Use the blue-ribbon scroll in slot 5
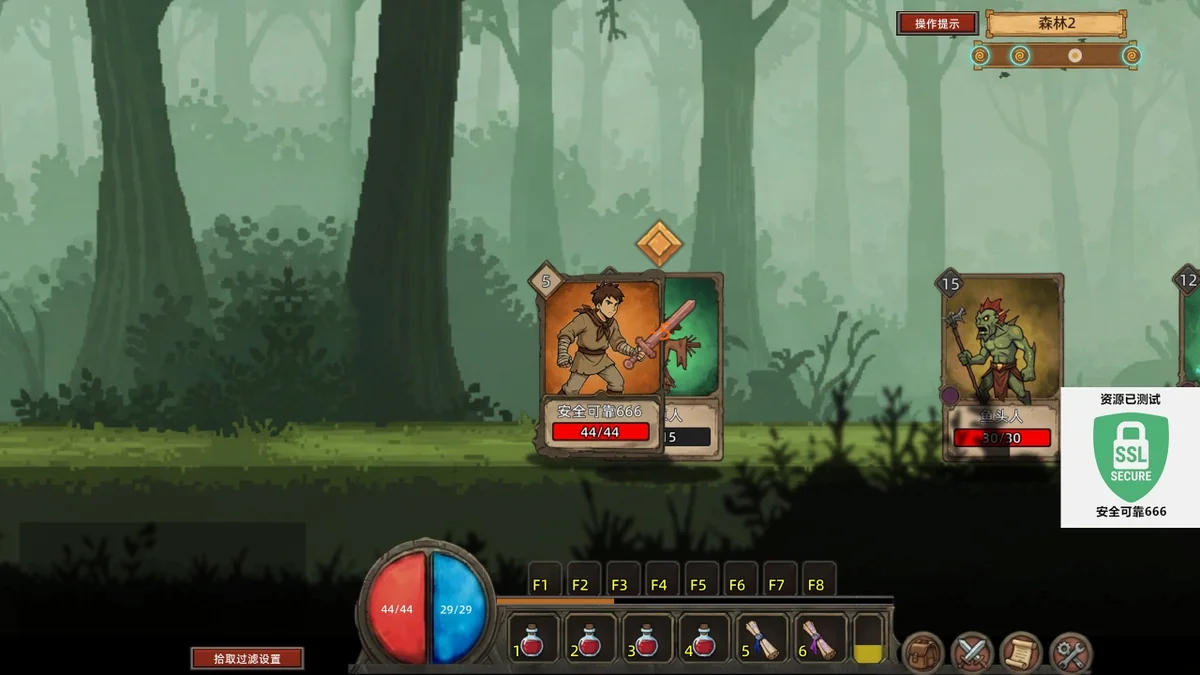The height and width of the screenshot is (675, 1200). click(762, 640)
